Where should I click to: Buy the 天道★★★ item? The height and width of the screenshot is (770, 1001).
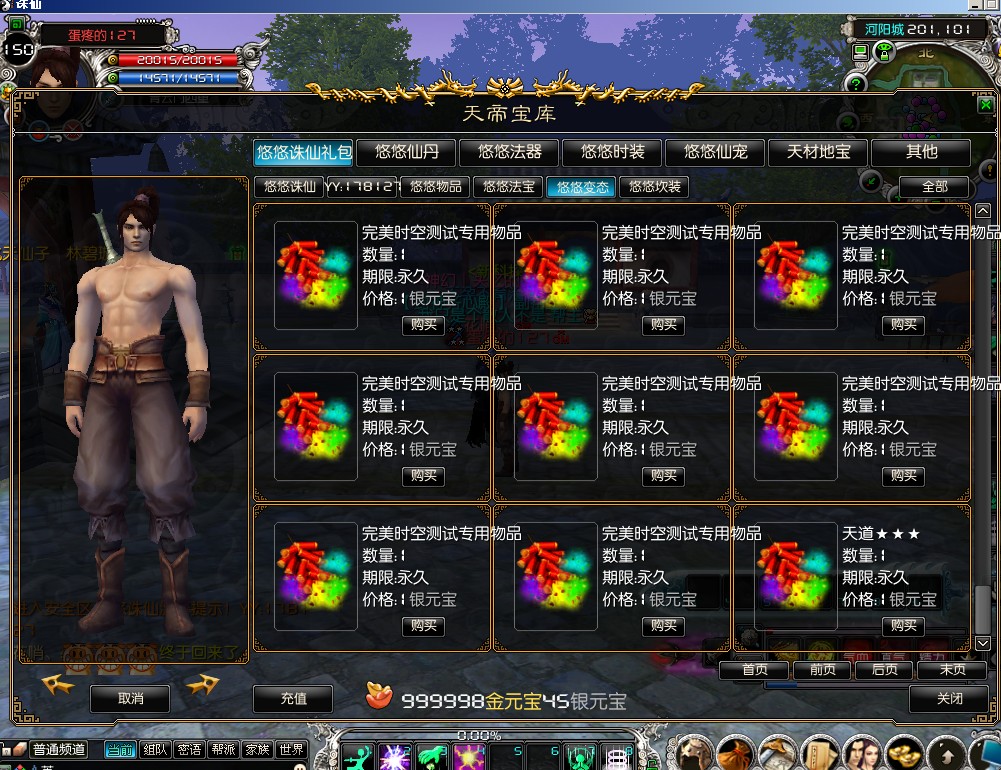[903, 626]
